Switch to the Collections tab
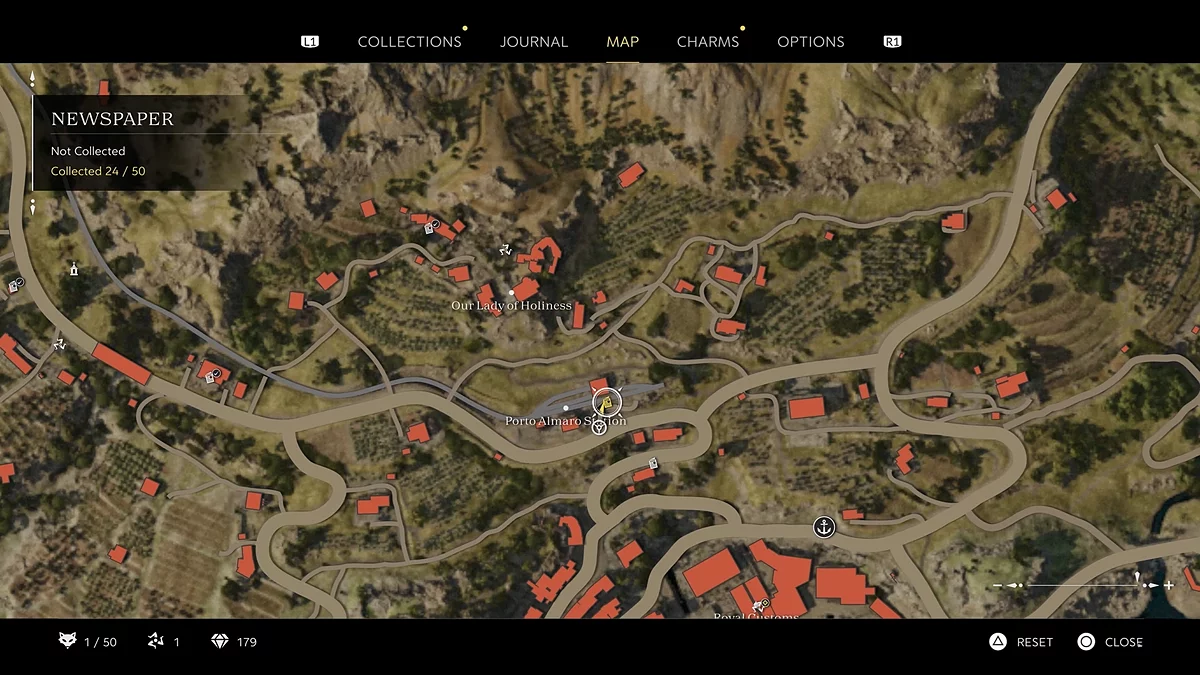This screenshot has width=1200, height=675. 409,42
